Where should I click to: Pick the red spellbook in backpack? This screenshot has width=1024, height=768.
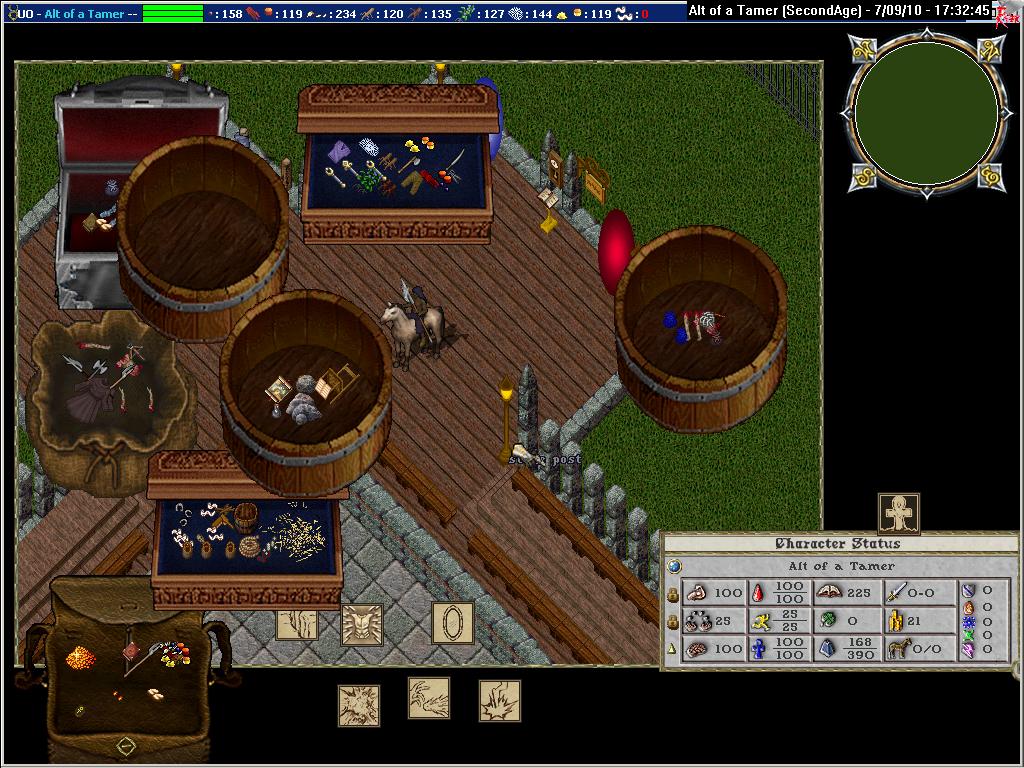[x=131, y=651]
